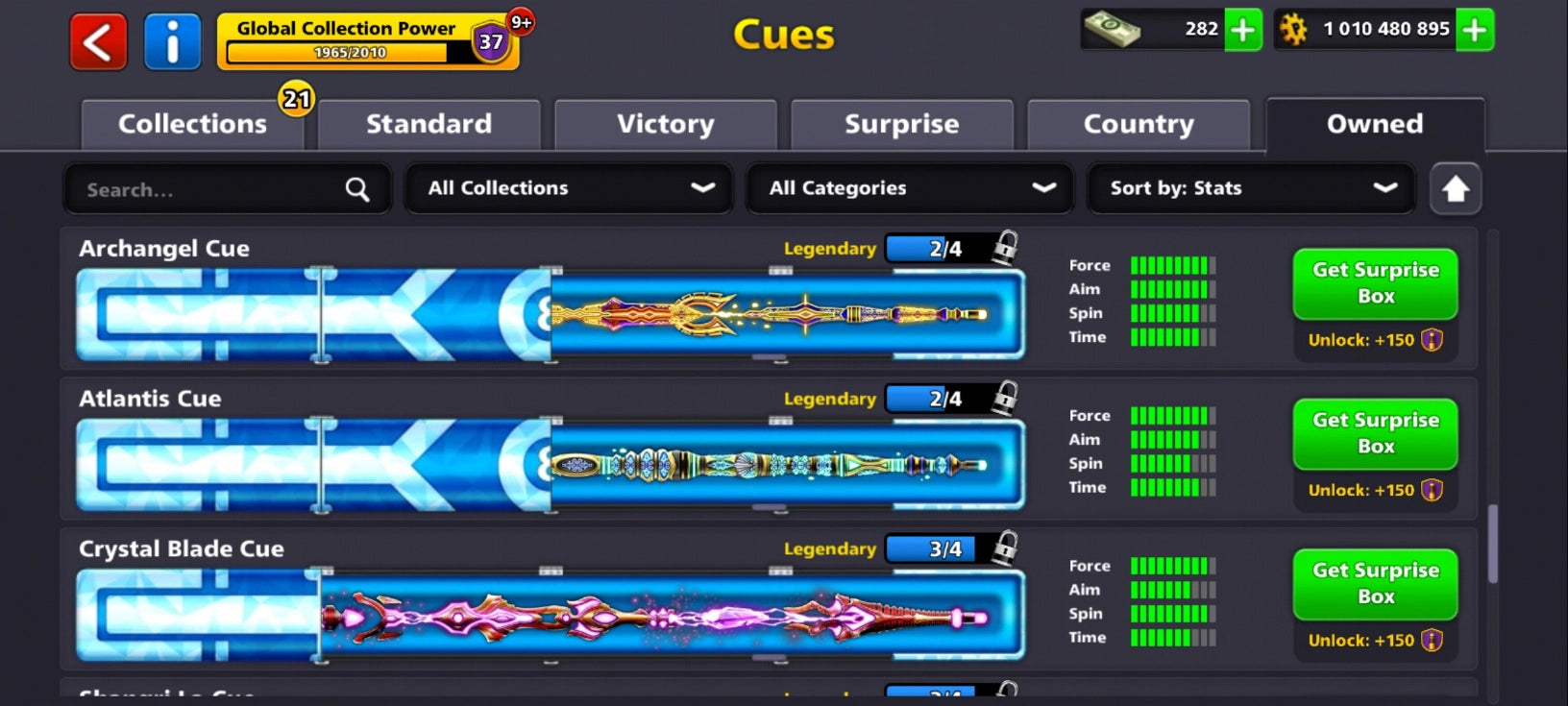Switch to the Victory tab
Screen dimensions: 1568x706
coord(665,124)
